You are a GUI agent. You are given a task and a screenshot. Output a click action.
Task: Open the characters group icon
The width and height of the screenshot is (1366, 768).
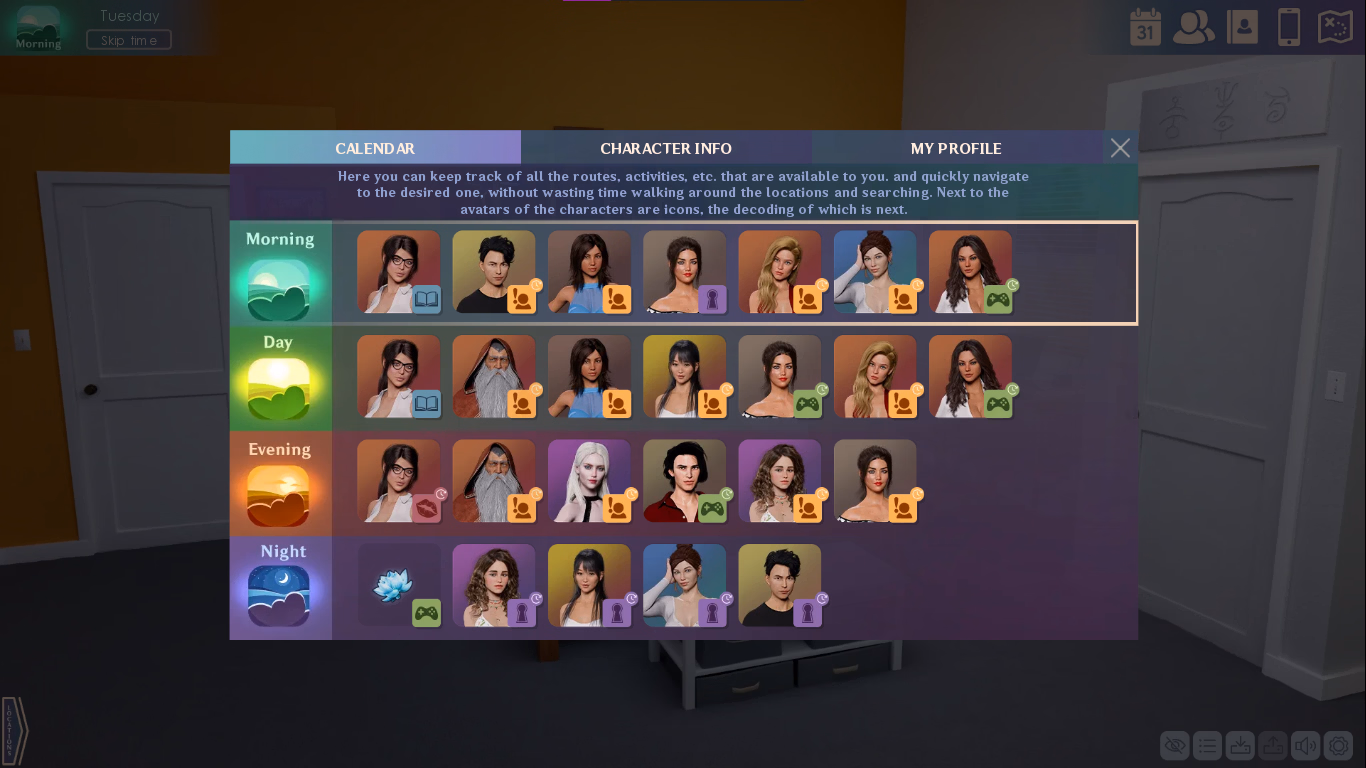1193,27
